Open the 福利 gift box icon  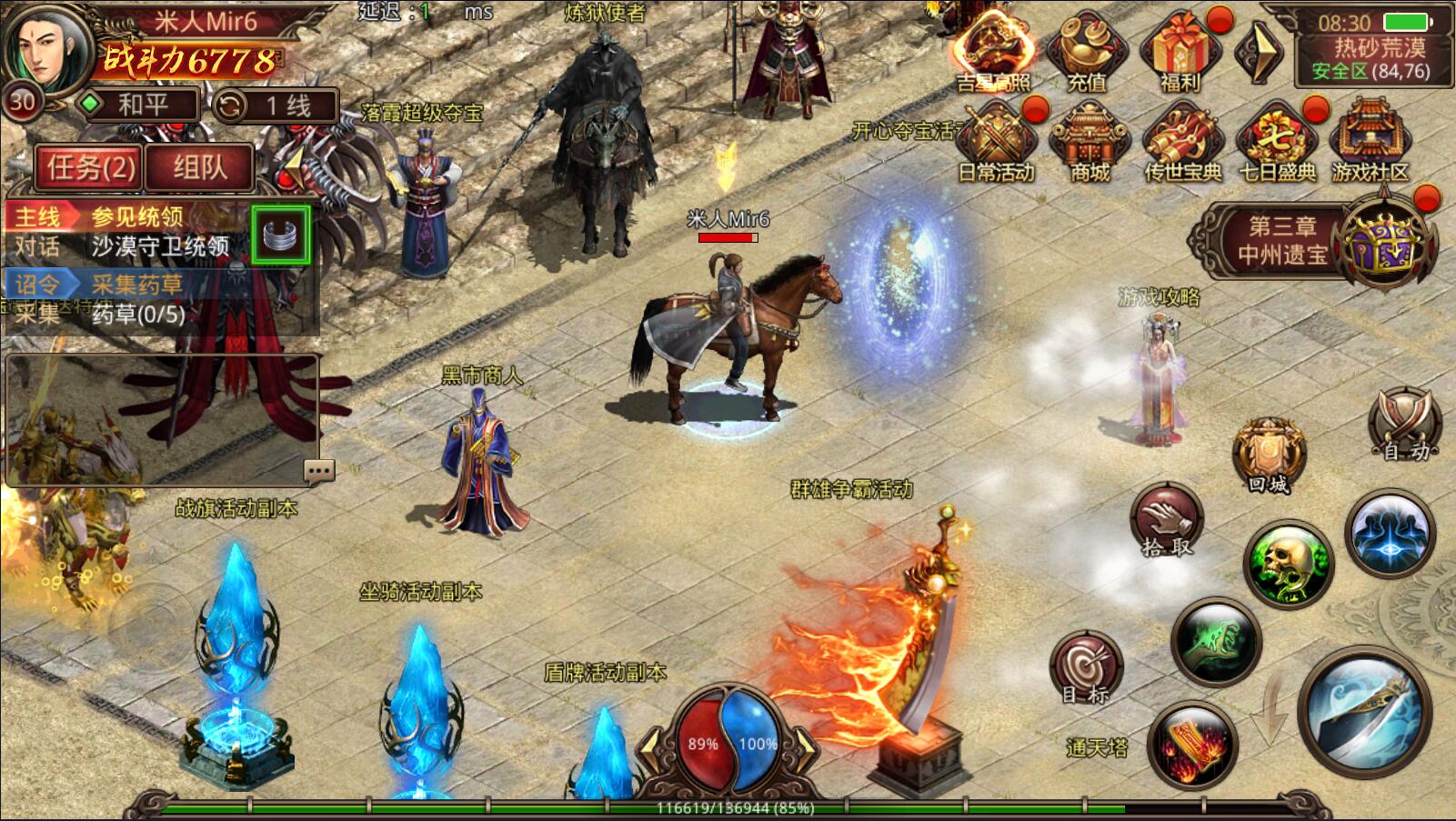pos(1180,53)
